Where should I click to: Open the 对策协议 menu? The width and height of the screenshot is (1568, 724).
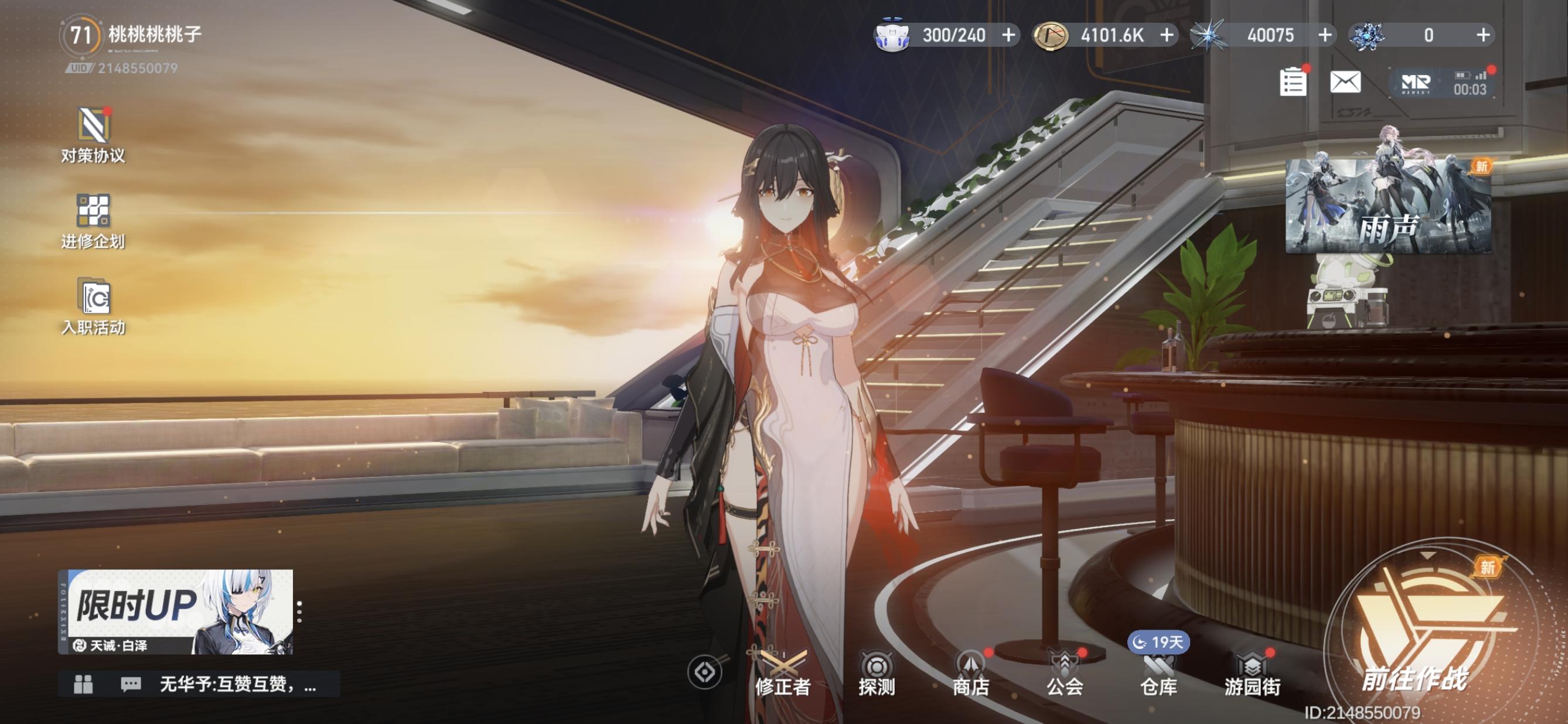tap(93, 135)
